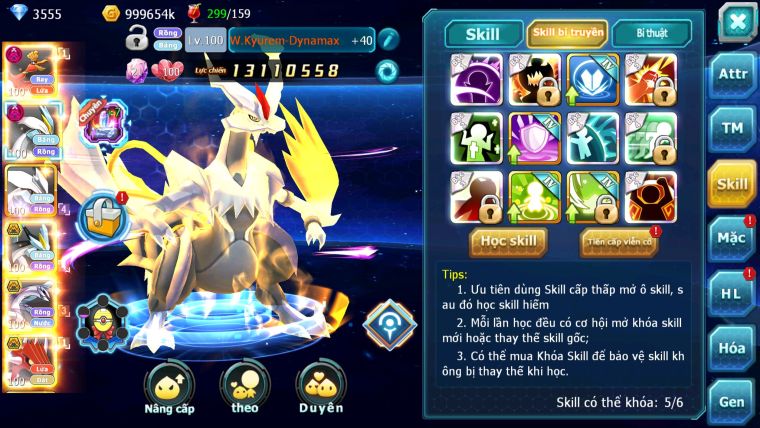
Task: Click the blue circular refresh icon
Action: pyautogui.click(x=386, y=70)
